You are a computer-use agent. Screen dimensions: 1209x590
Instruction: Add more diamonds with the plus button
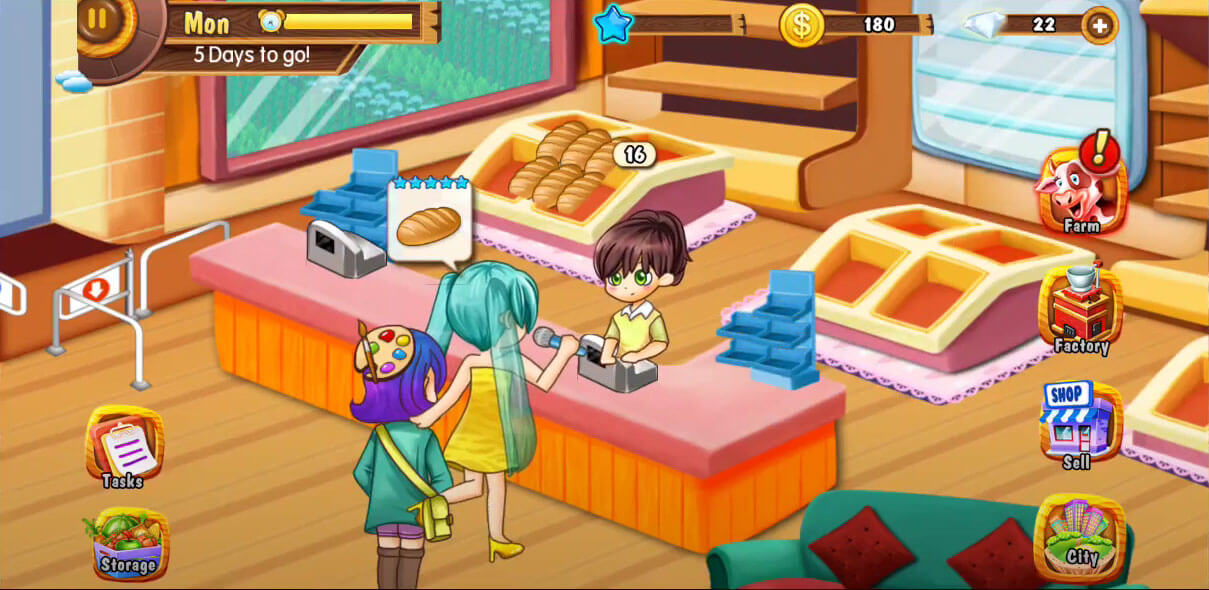(x=1099, y=24)
